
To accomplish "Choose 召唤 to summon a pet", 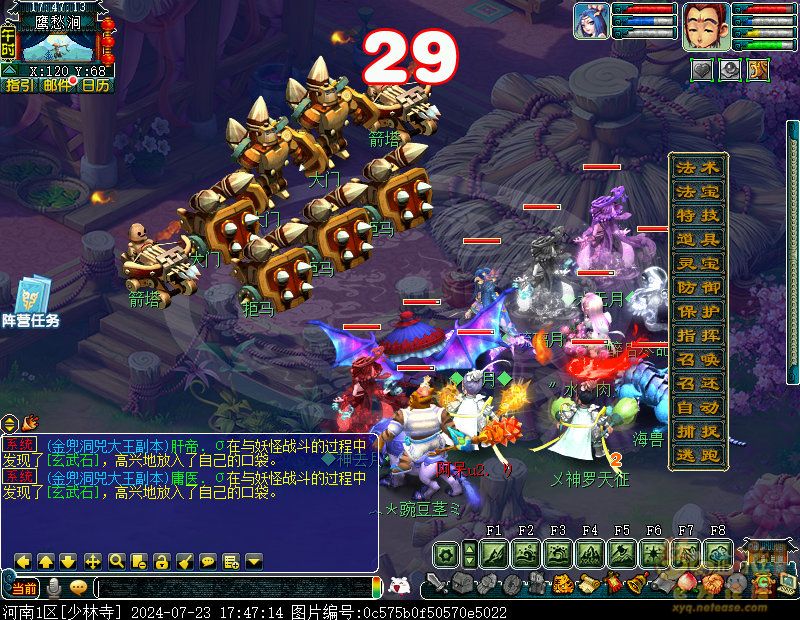I will click(x=698, y=359).
